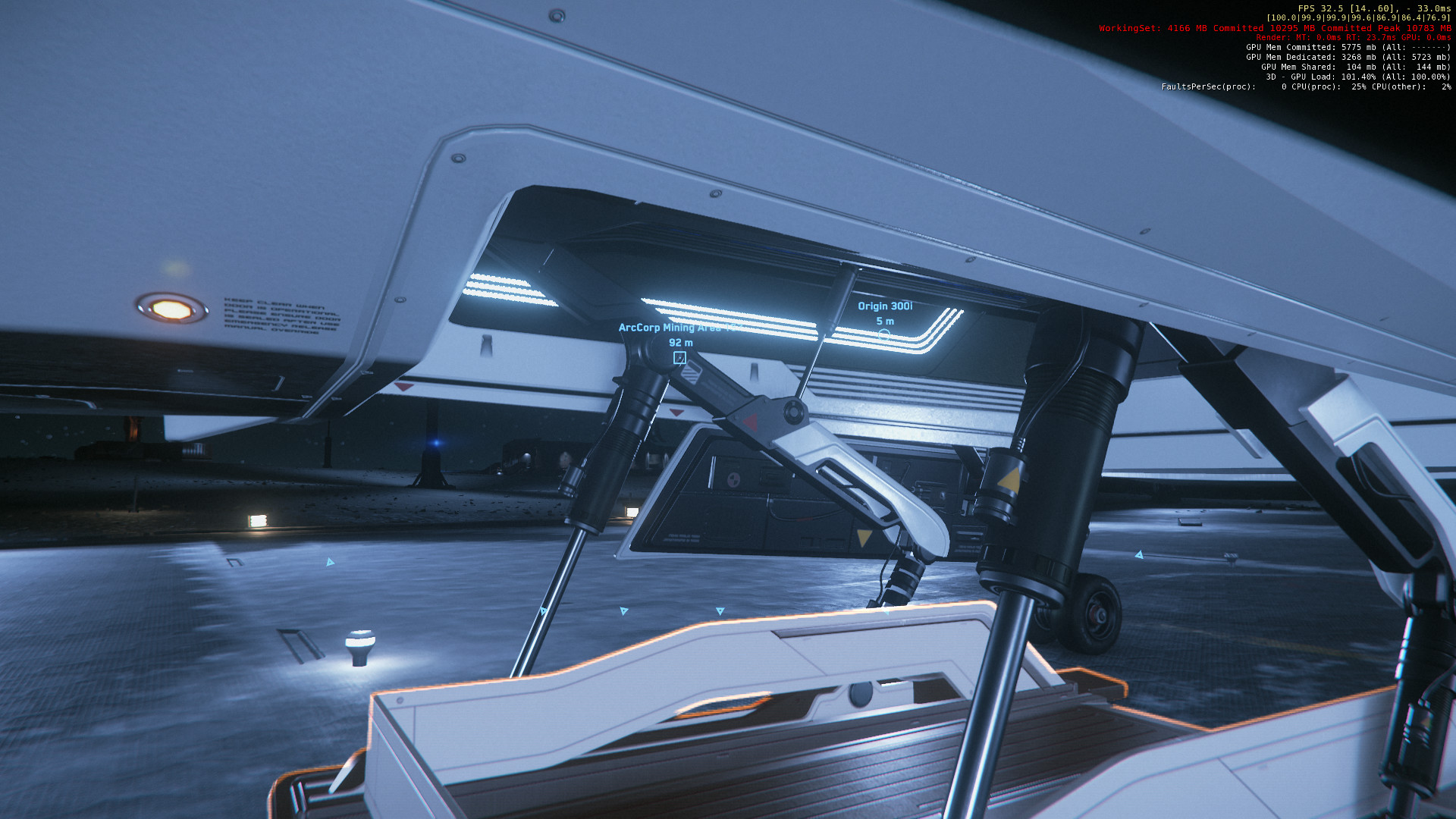Click the square destination icon below 92 m
The image size is (1456, 819).
(x=679, y=359)
